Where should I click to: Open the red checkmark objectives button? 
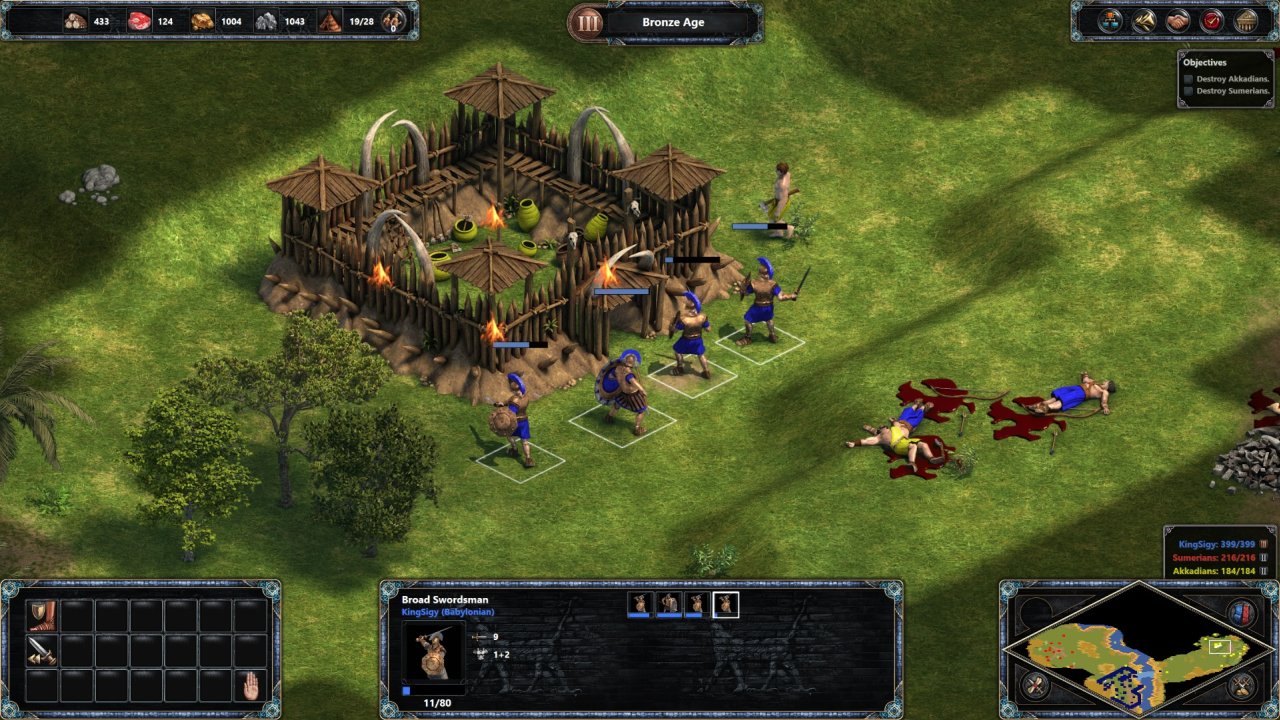coord(1211,20)
